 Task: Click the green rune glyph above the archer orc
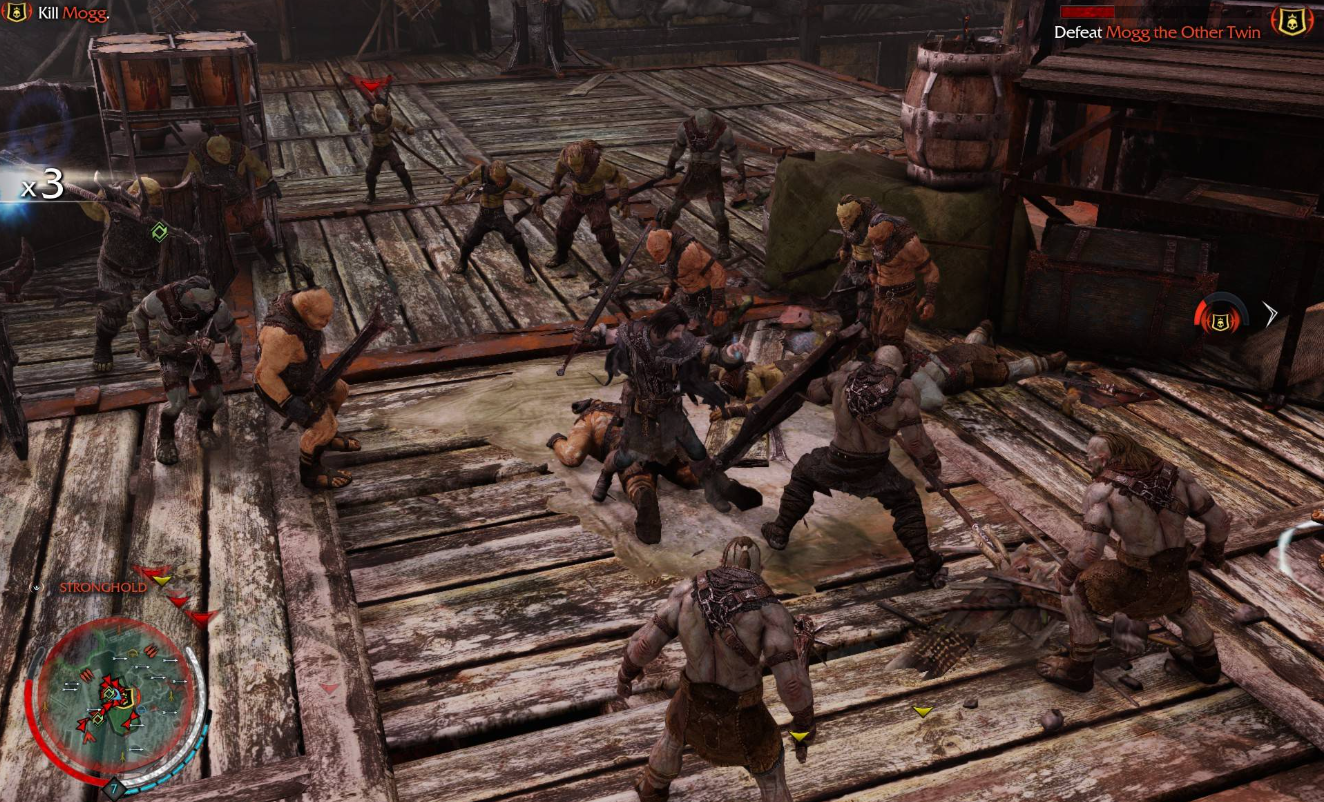(158, 230)
